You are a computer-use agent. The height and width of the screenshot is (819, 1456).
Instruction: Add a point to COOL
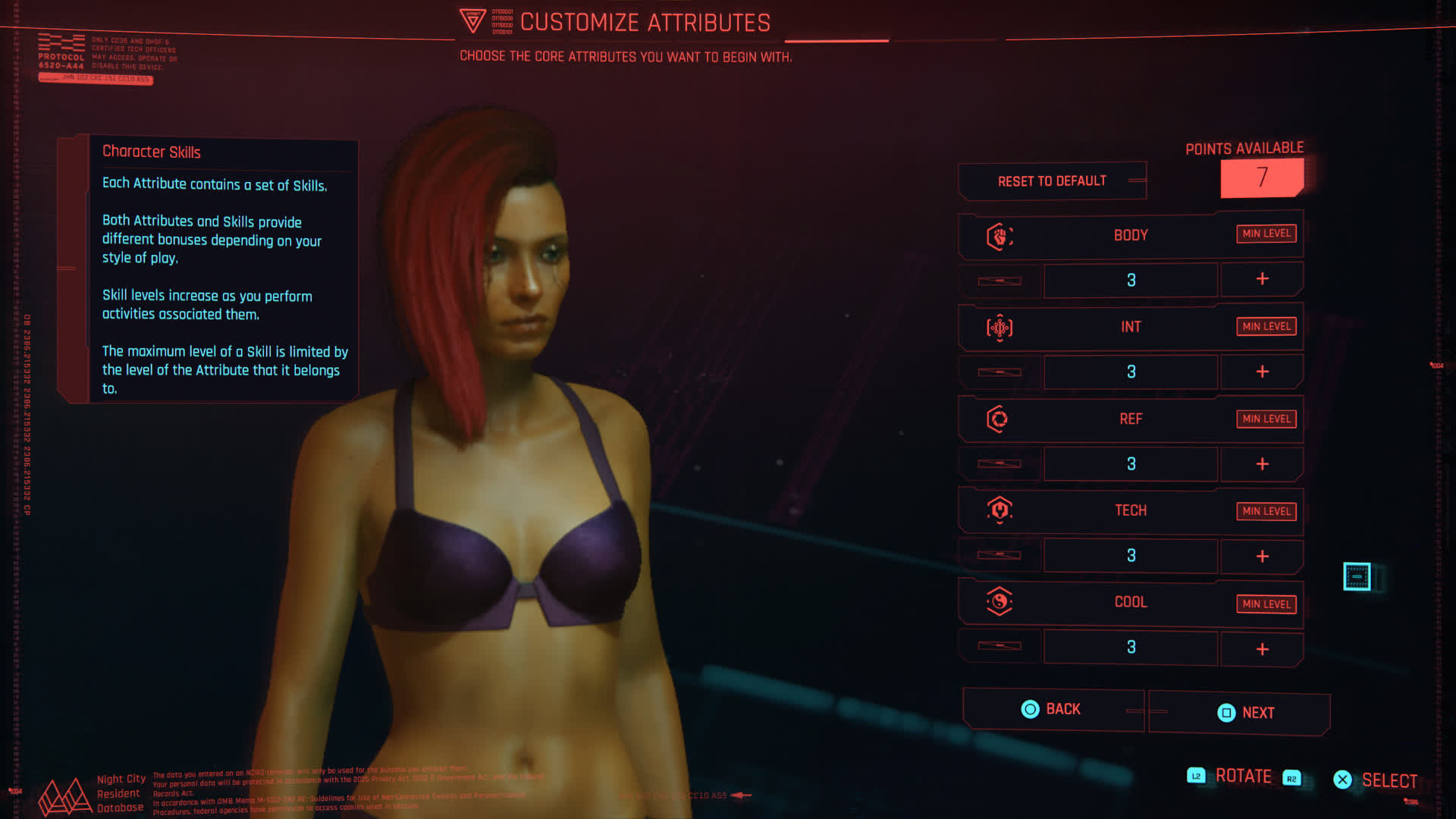coord(1262,649)
